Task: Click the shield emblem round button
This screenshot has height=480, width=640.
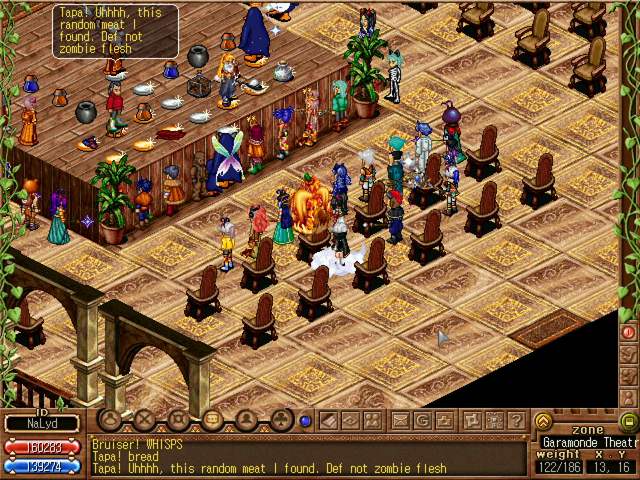Action: [178, 420]
